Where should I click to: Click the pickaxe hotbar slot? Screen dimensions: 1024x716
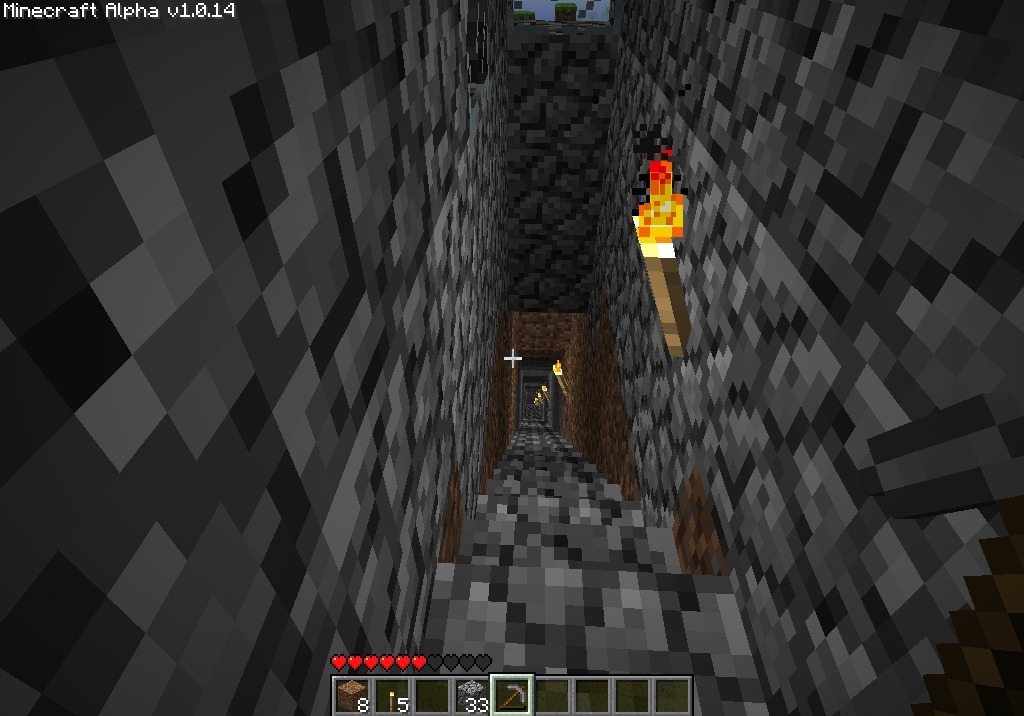tap(512, 695)
